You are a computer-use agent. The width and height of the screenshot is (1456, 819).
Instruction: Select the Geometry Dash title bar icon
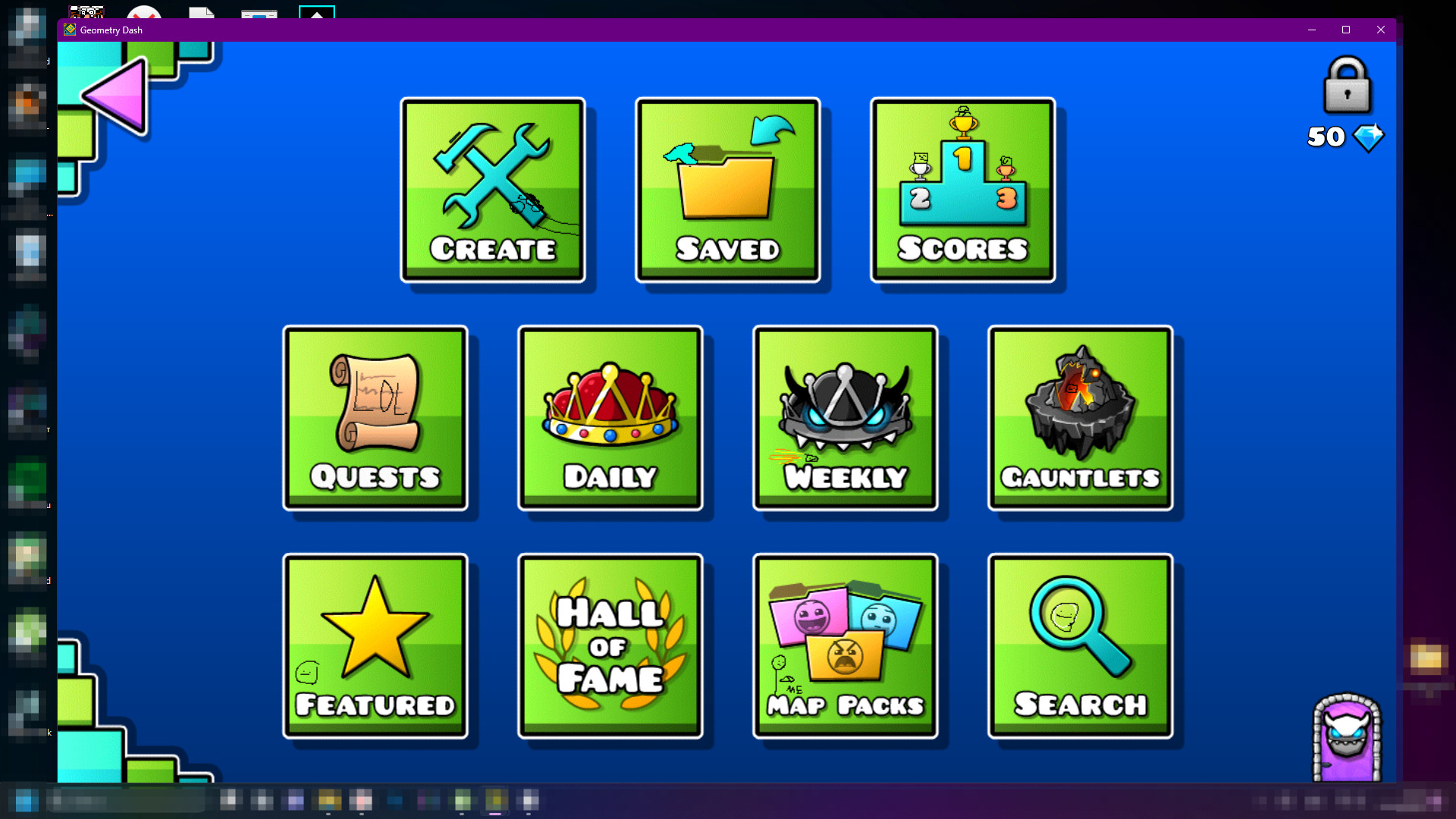[x=68, y=30]
